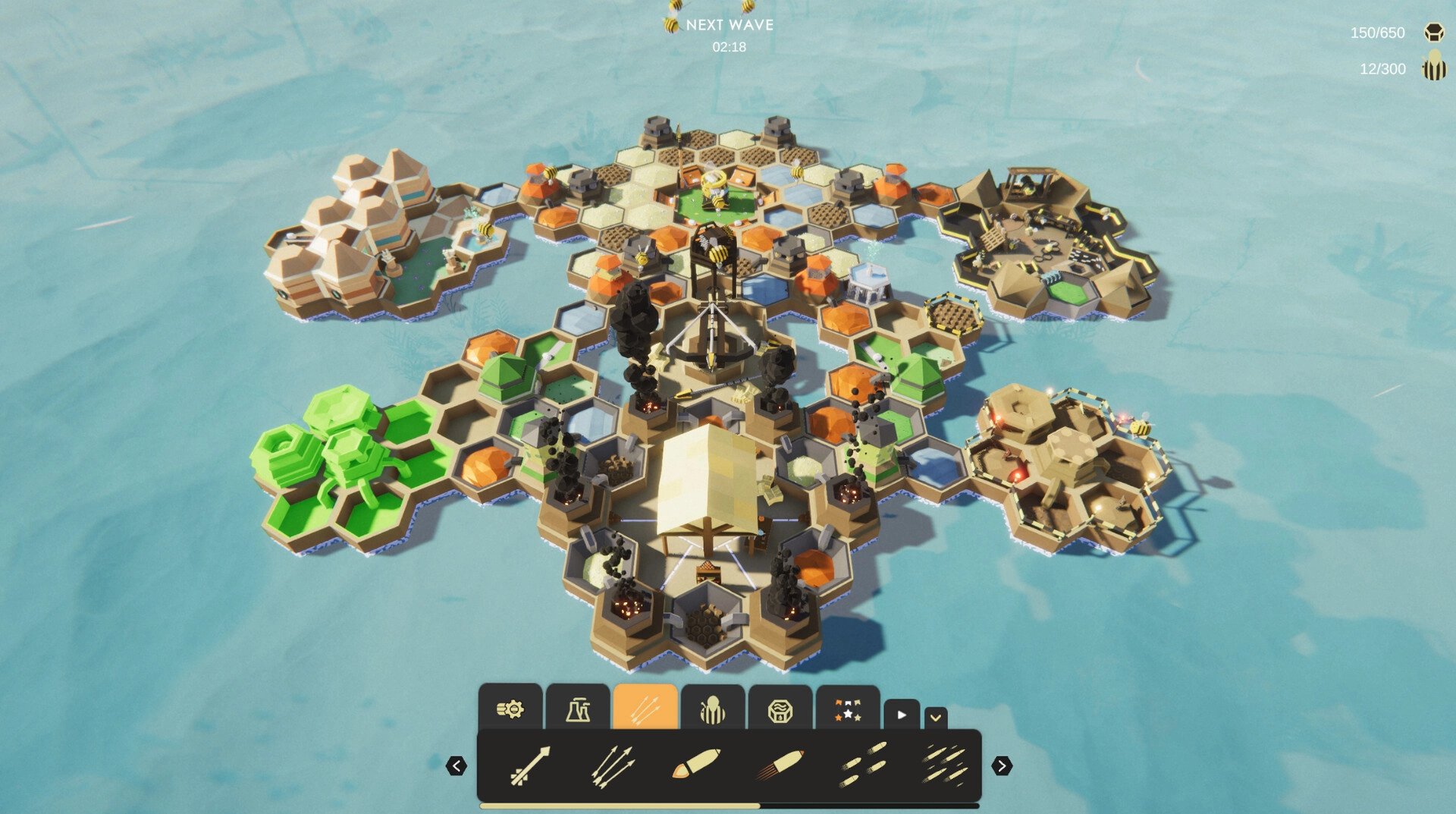The width and height of the screenshot is (1456, 814).
Task: Open the bee units tab
Action: [x=713, y=709]
